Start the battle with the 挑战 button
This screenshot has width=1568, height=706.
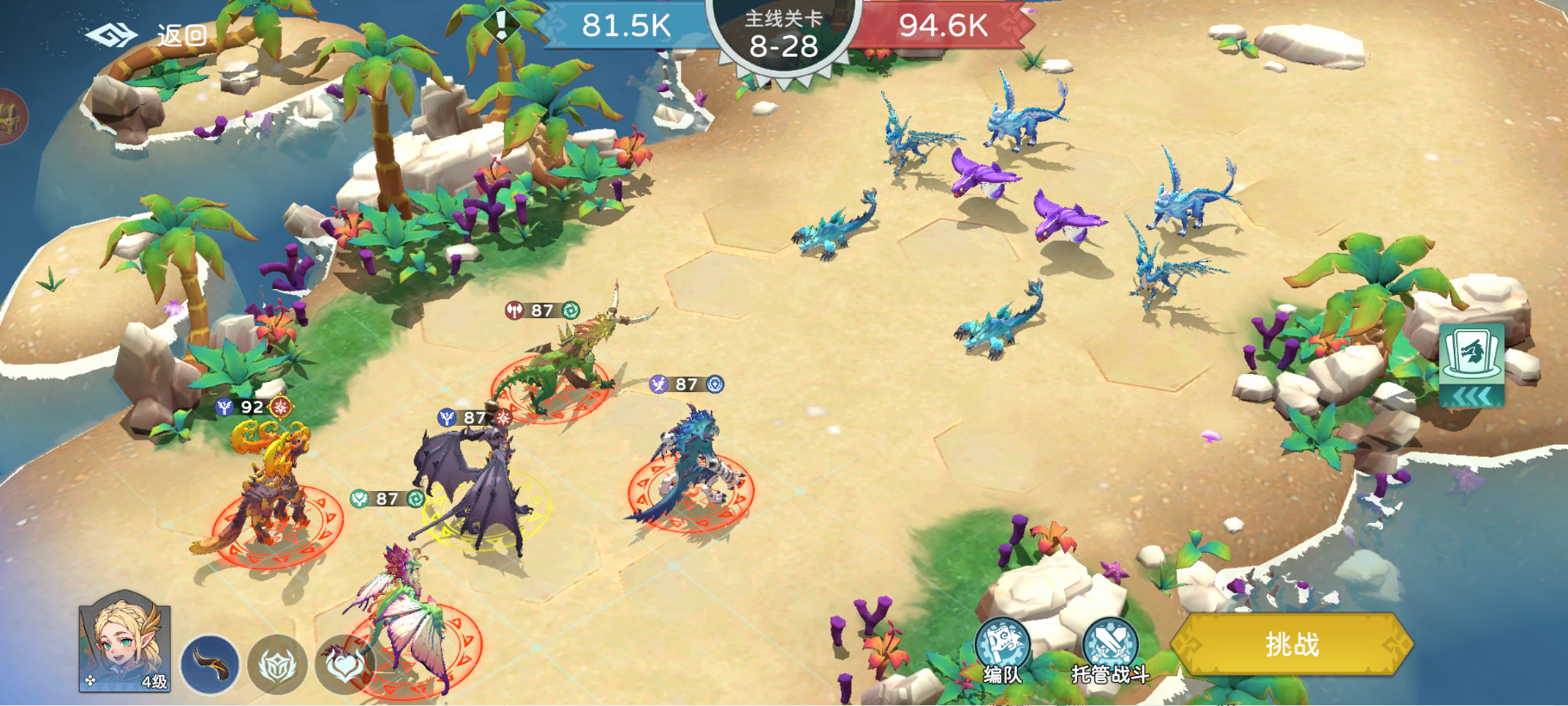tap(1291, 644)
